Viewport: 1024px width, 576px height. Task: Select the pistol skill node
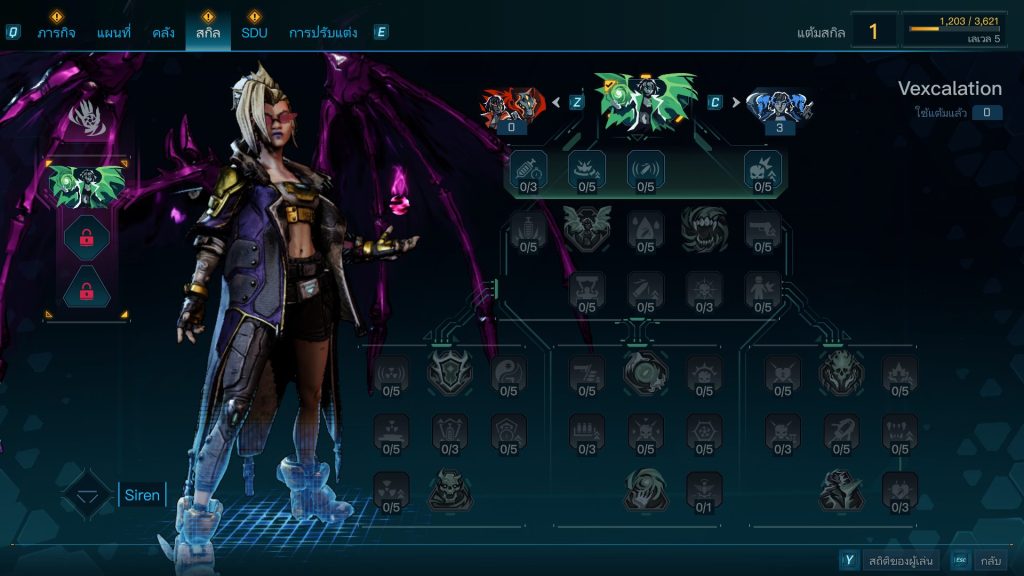[762, 232]
